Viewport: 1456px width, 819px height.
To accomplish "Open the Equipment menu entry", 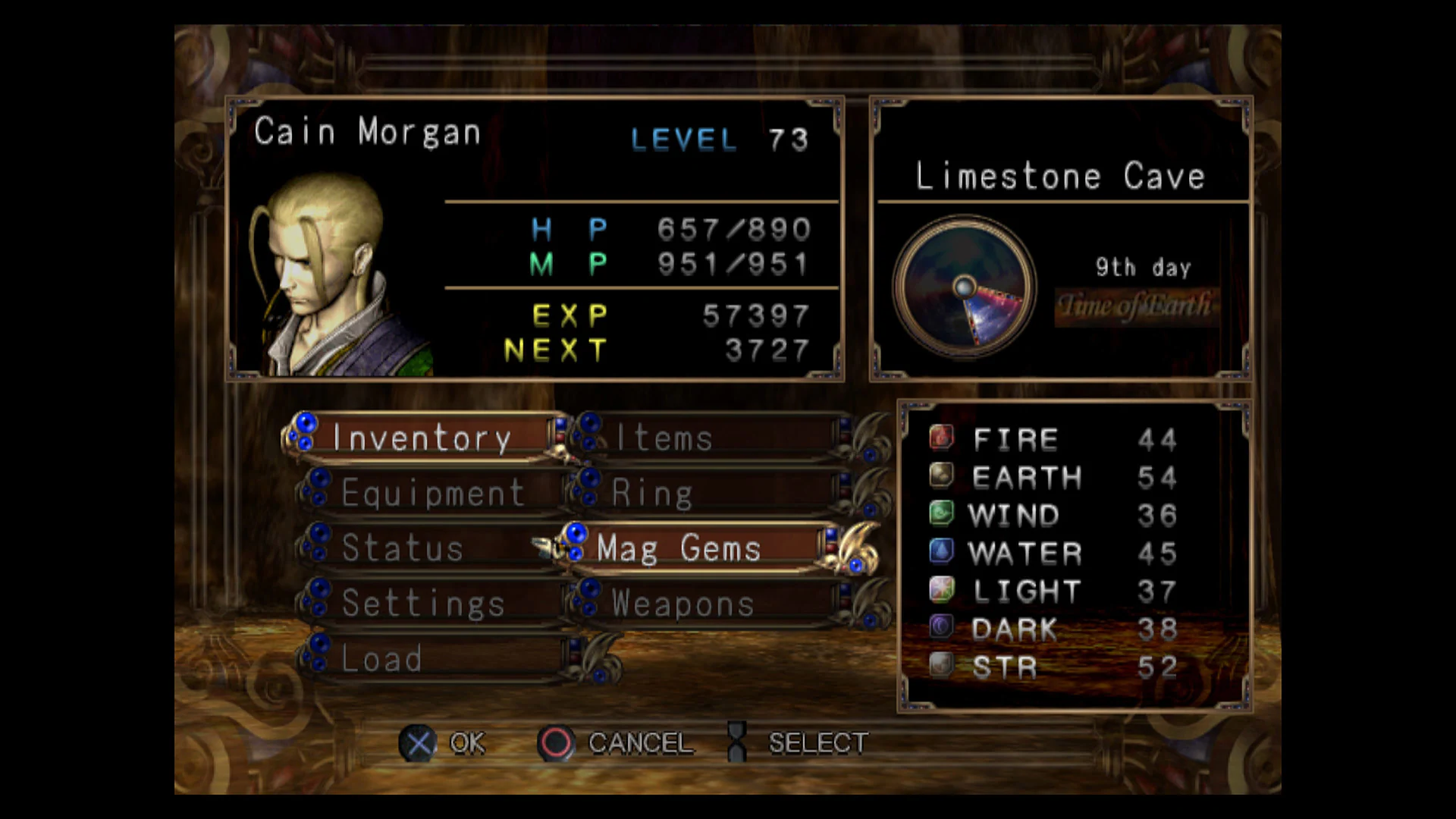I will tap(432, 493).
